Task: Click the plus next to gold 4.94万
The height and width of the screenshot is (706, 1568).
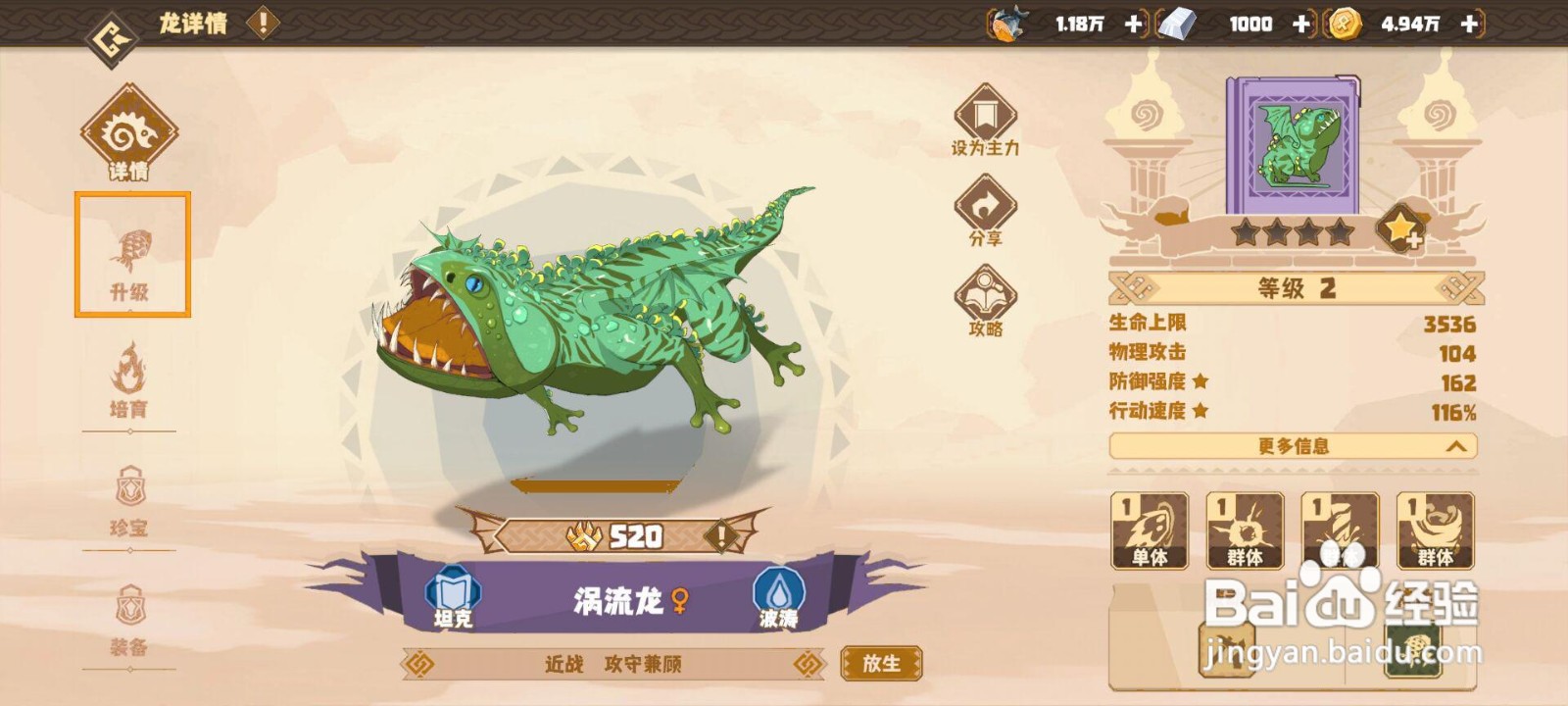Action: (x=1467, y=25)
